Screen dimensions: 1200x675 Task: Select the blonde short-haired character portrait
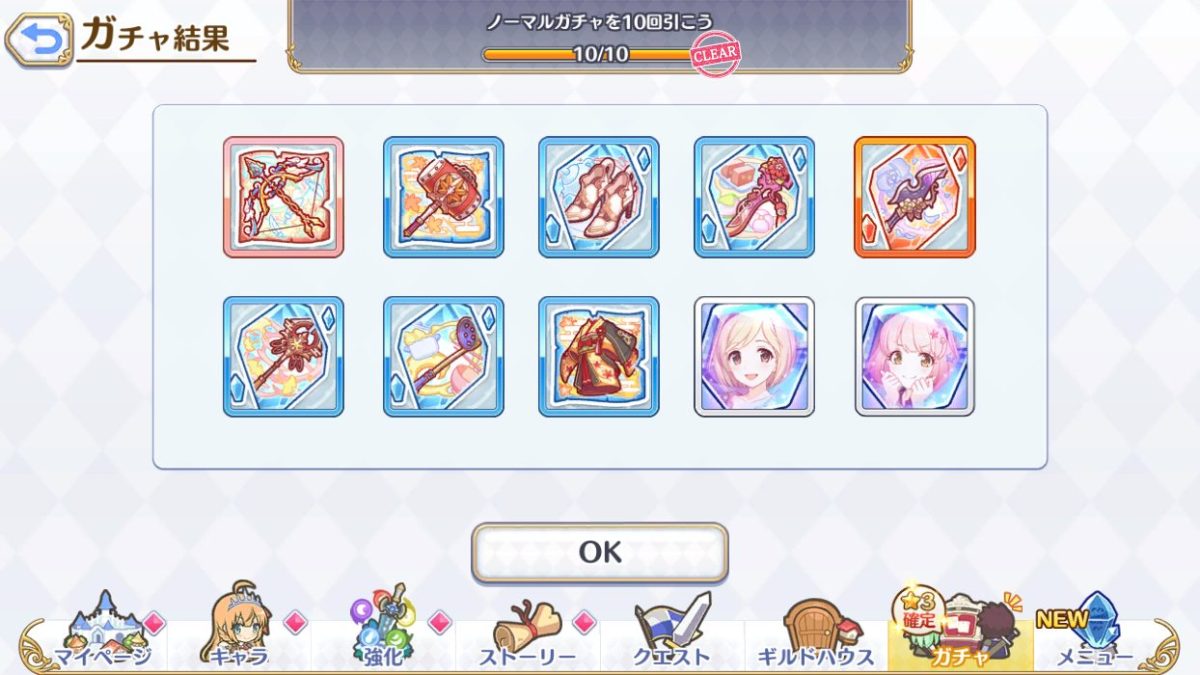click(754, 357)
